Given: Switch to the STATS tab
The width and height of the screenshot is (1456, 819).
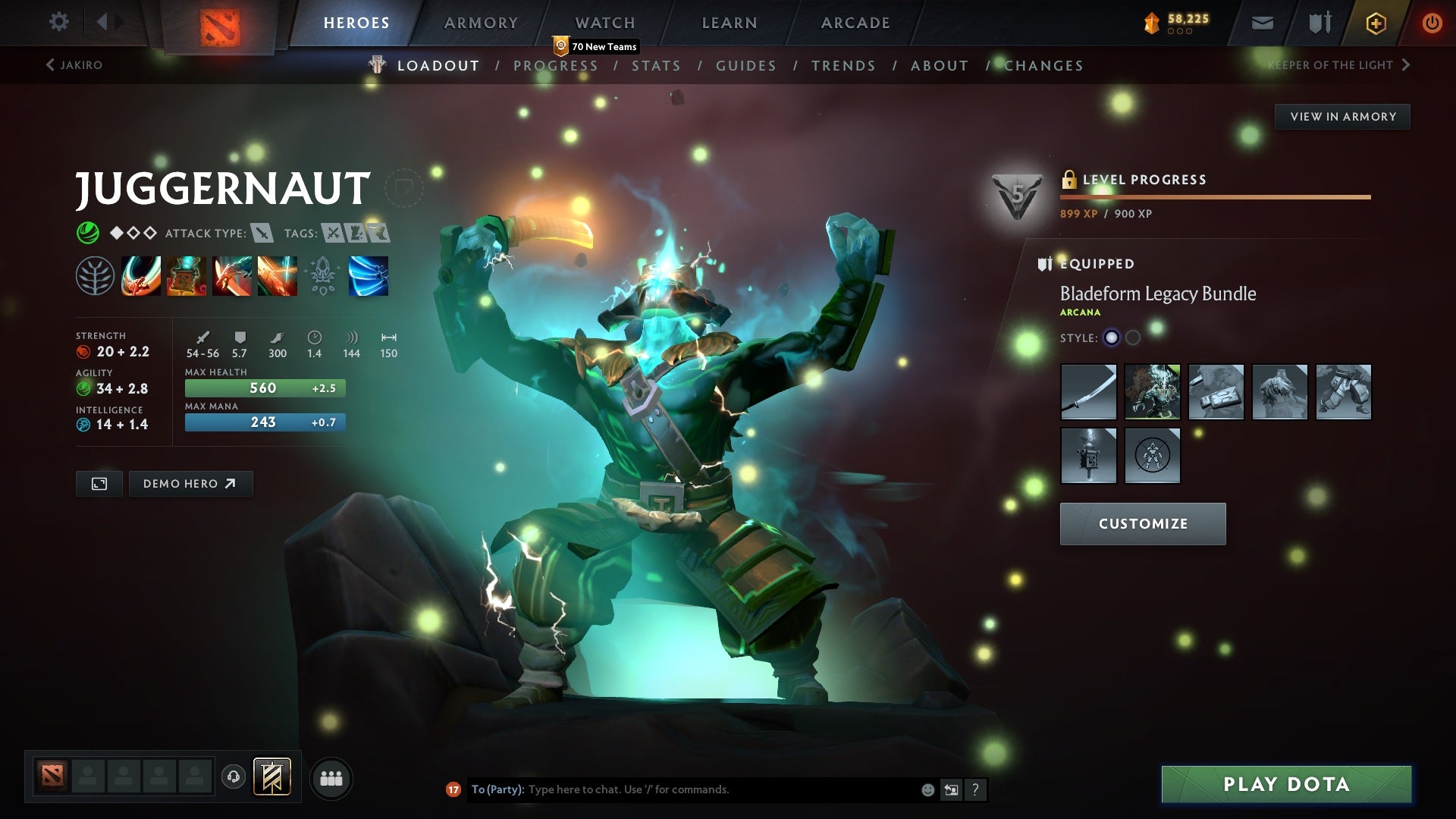Looking at the screenshot, I should tap(657, 65).
